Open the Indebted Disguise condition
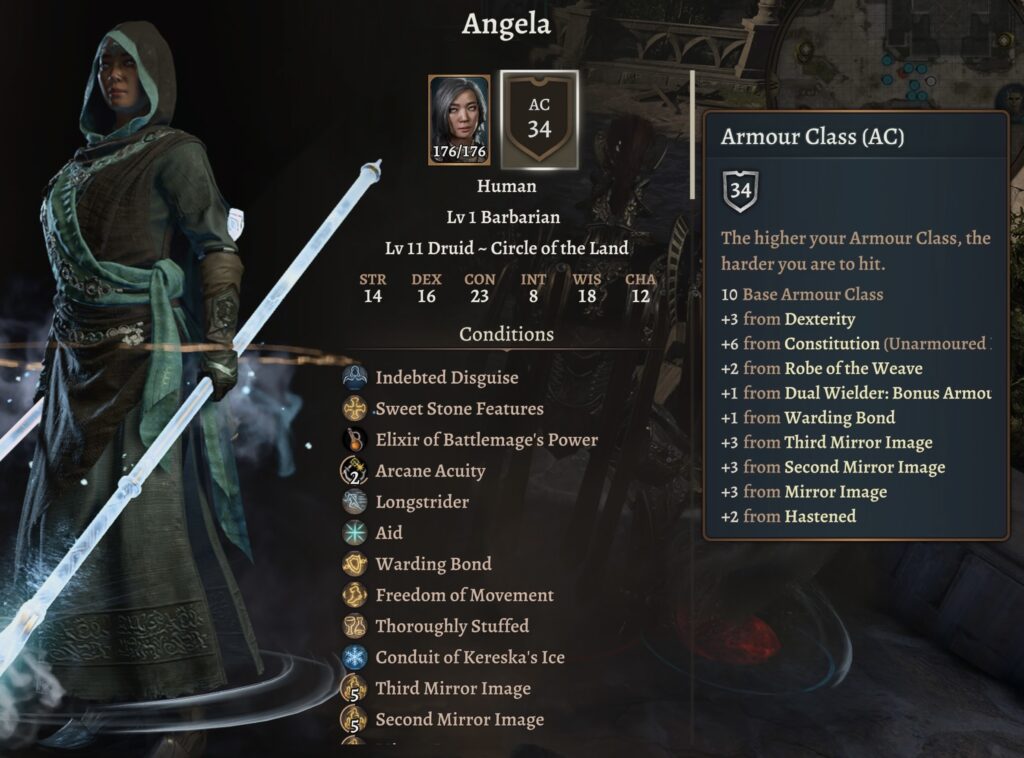This screenshot has width=1024, height=758. pyautogui.click(x=446, y=378)
